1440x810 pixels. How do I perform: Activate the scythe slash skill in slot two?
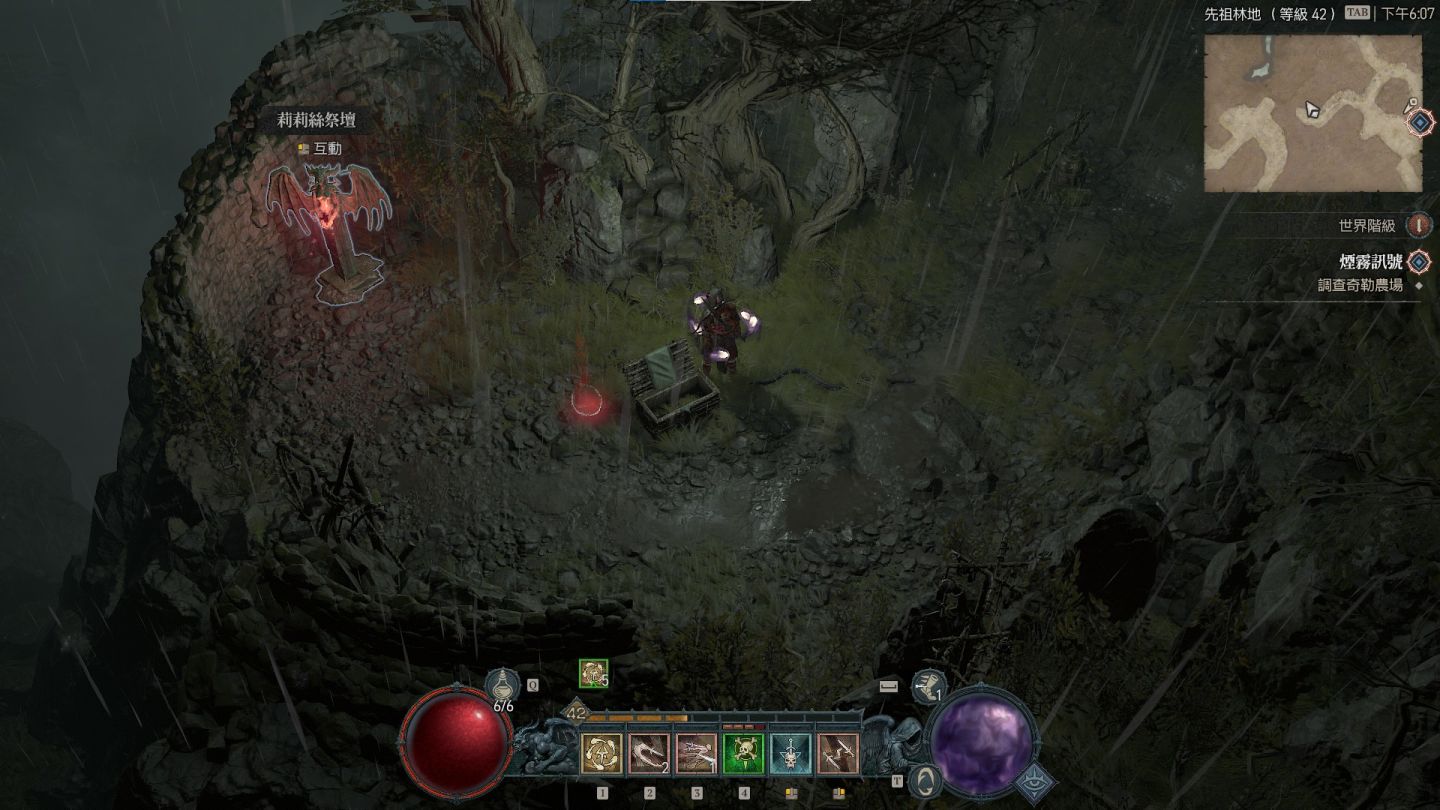[649, 754]
